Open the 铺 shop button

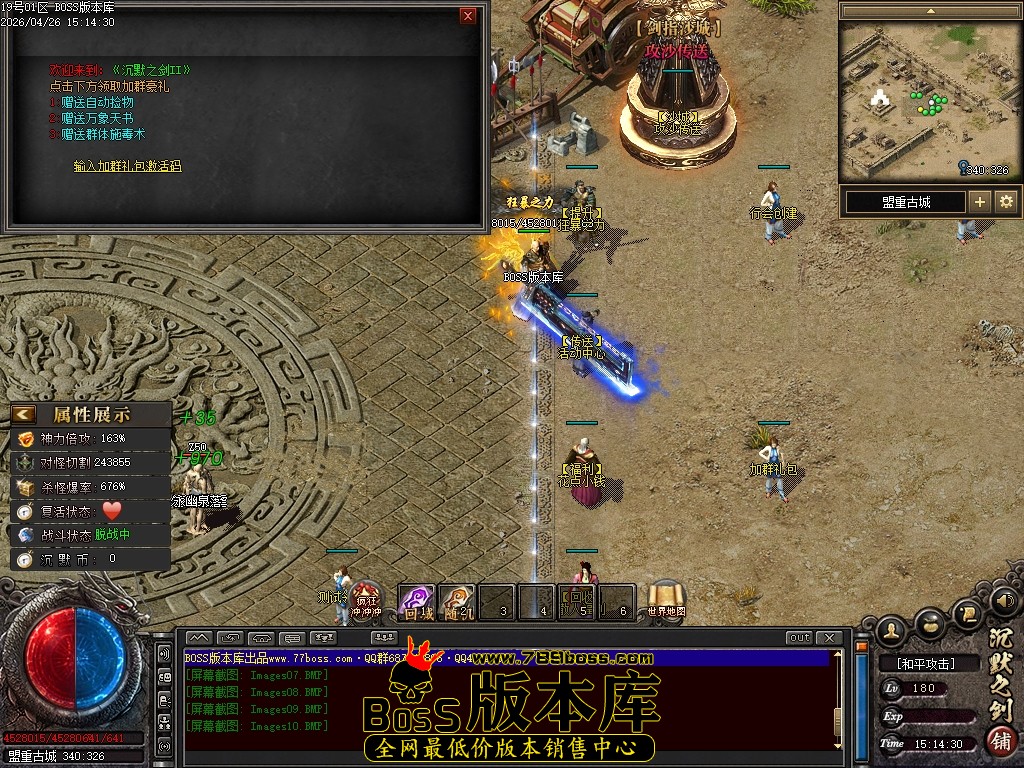(1000, 741)
